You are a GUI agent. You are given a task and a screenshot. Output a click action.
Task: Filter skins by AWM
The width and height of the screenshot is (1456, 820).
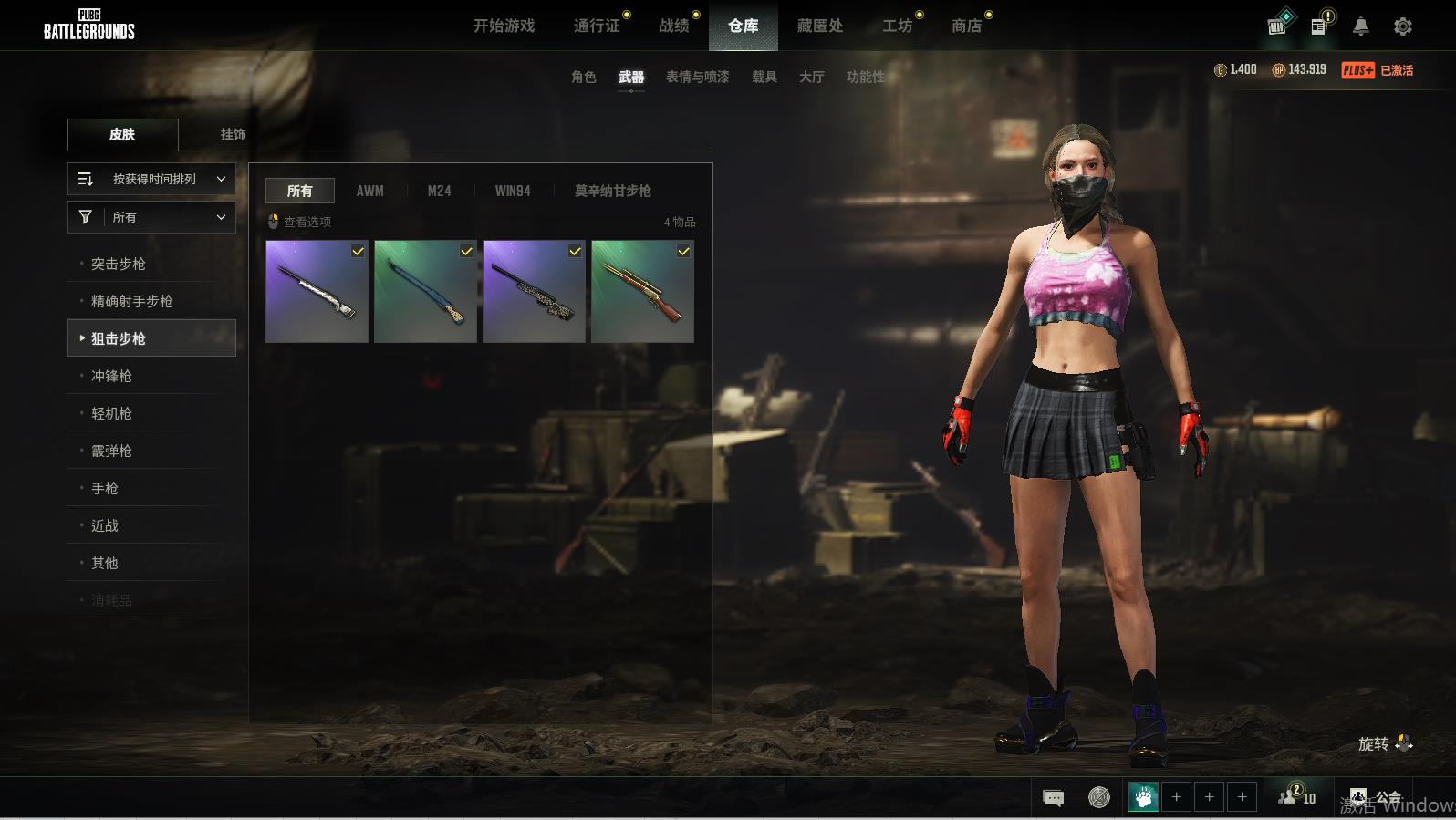369,191
